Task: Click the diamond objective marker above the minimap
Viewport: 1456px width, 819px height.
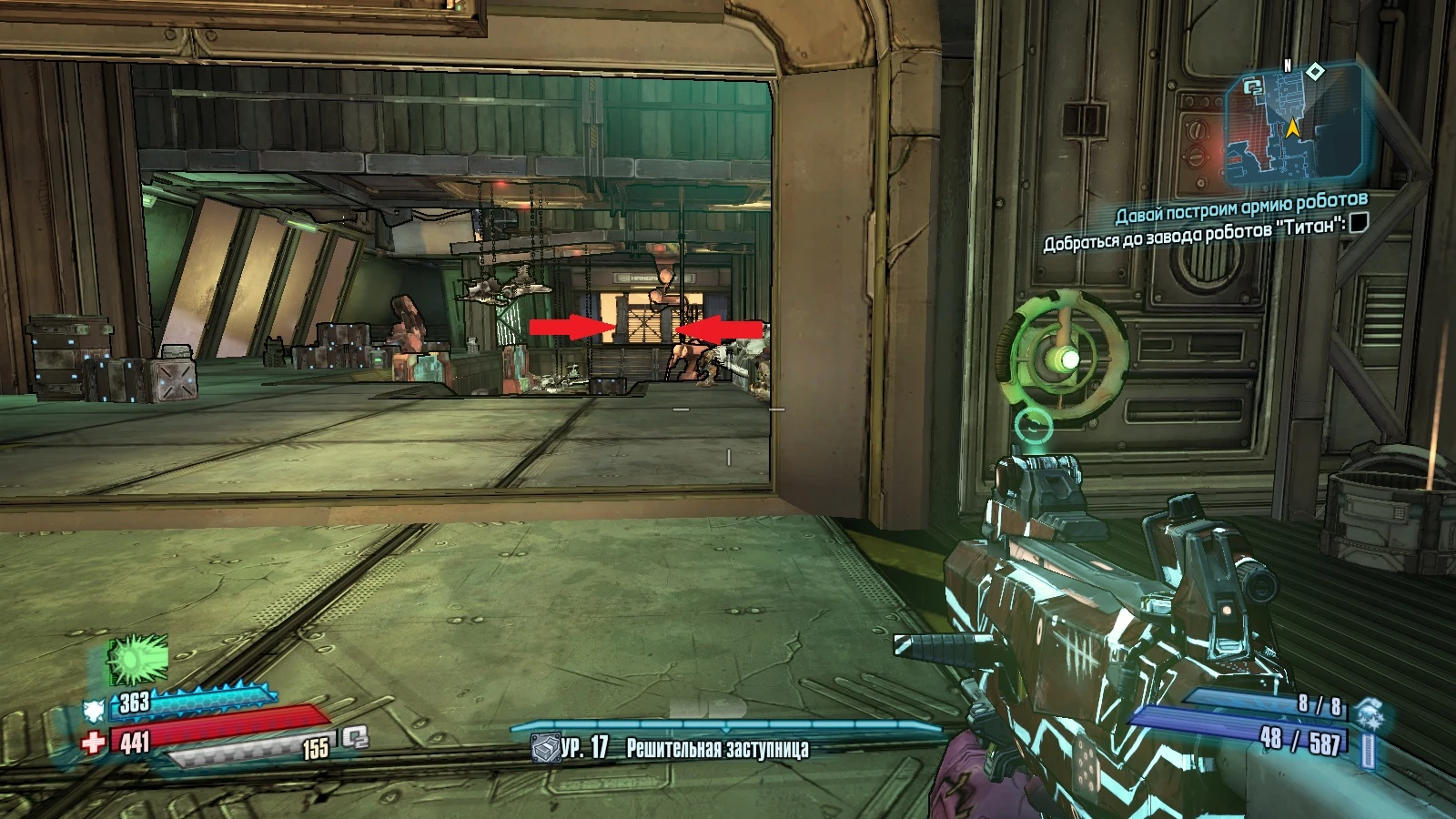Action: pyautogui.click(x=1315, y=70)
